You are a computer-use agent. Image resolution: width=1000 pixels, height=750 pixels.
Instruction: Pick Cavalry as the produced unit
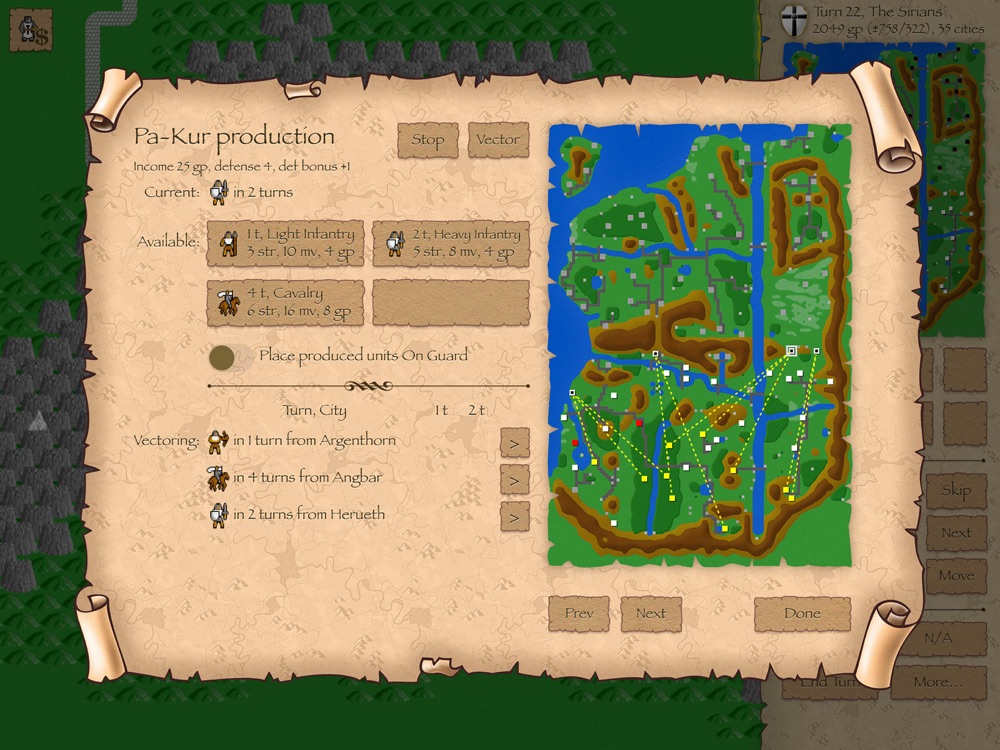pos(285,302)
